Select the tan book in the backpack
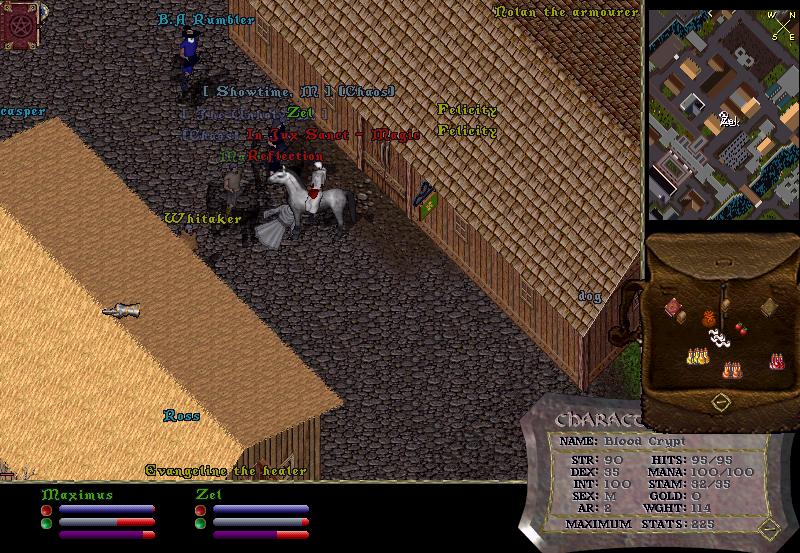The image size is (800, 553). (x=768, y=307)
